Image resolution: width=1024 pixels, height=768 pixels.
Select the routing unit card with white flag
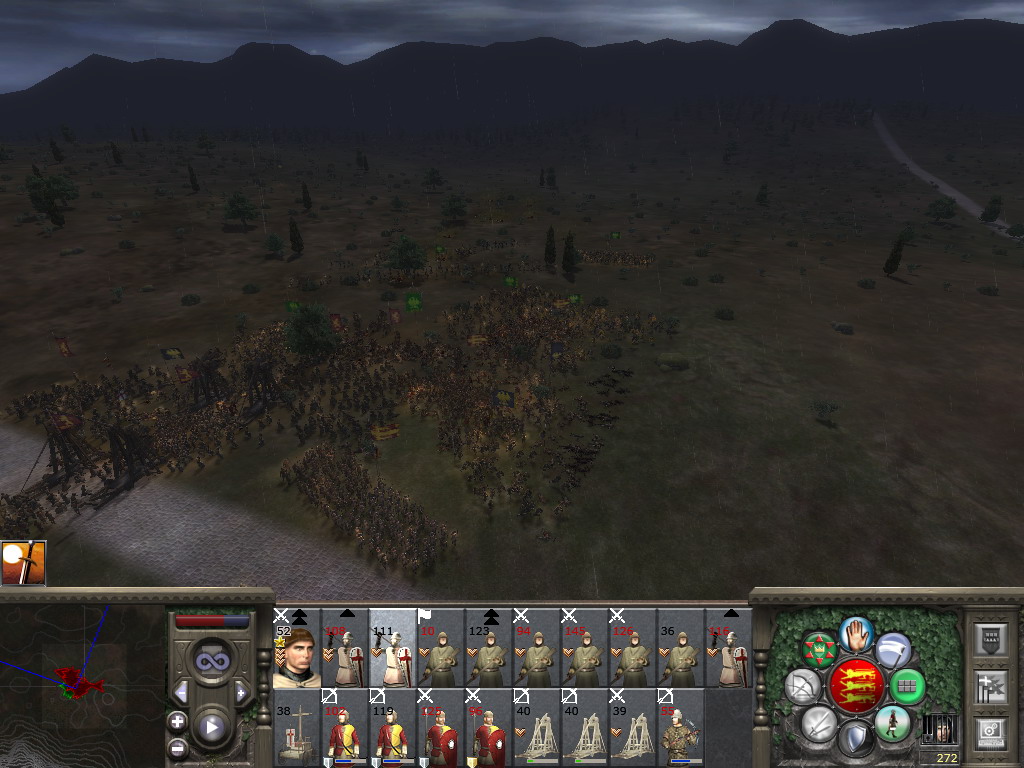pos(440,648)
